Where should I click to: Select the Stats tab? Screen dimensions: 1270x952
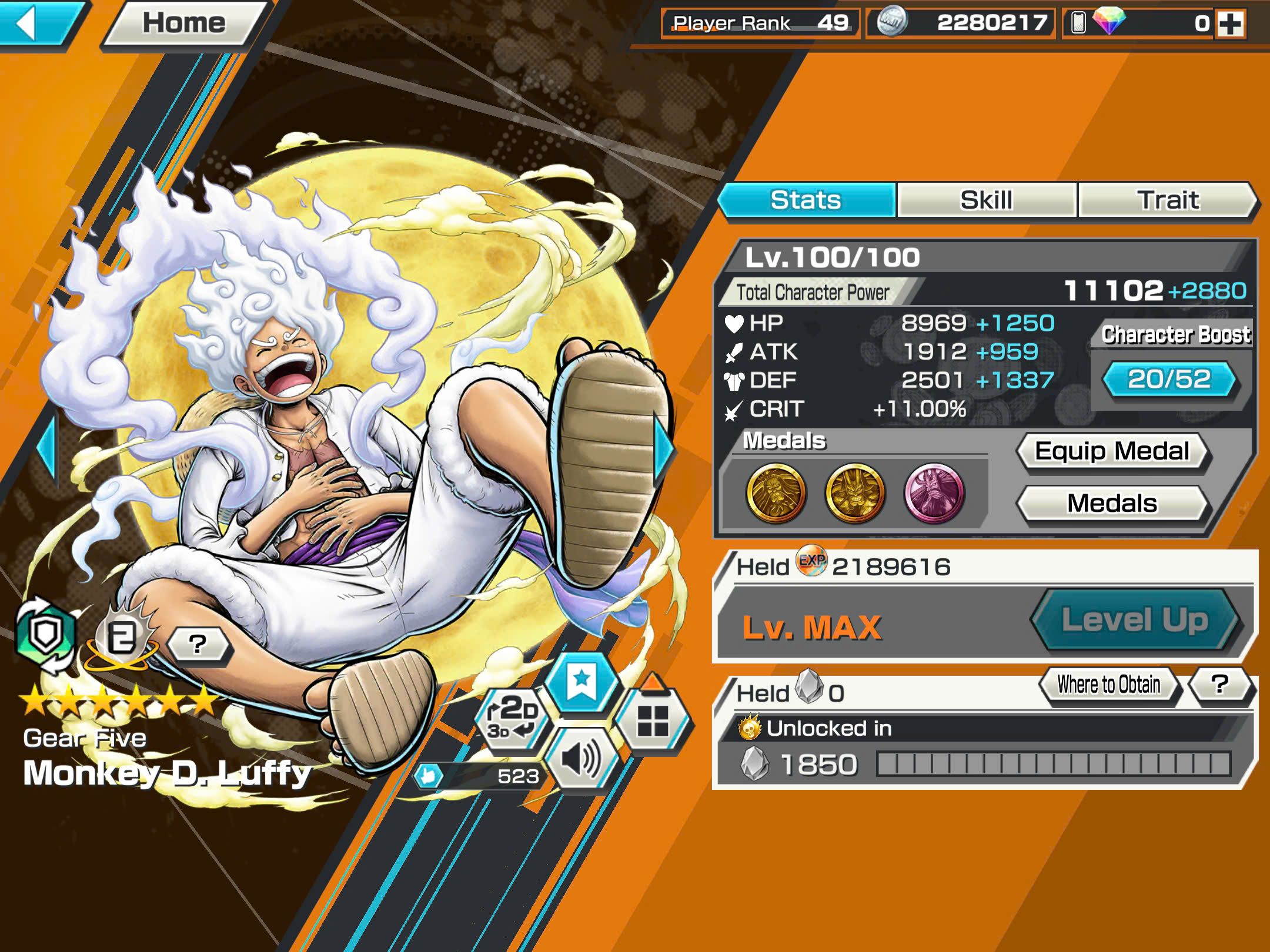[x=806, y=200]
